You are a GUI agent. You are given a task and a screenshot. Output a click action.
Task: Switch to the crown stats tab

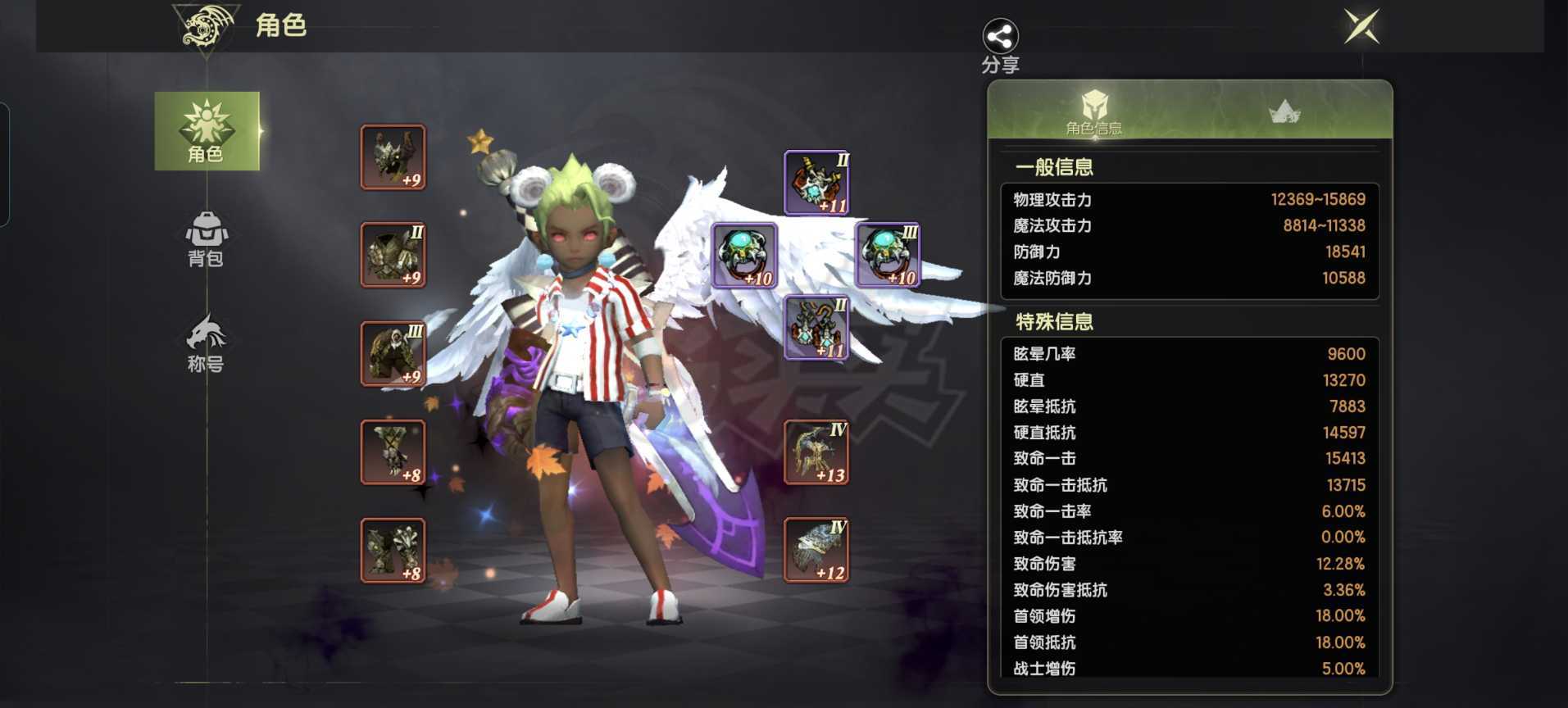[x=1284, y=111]
